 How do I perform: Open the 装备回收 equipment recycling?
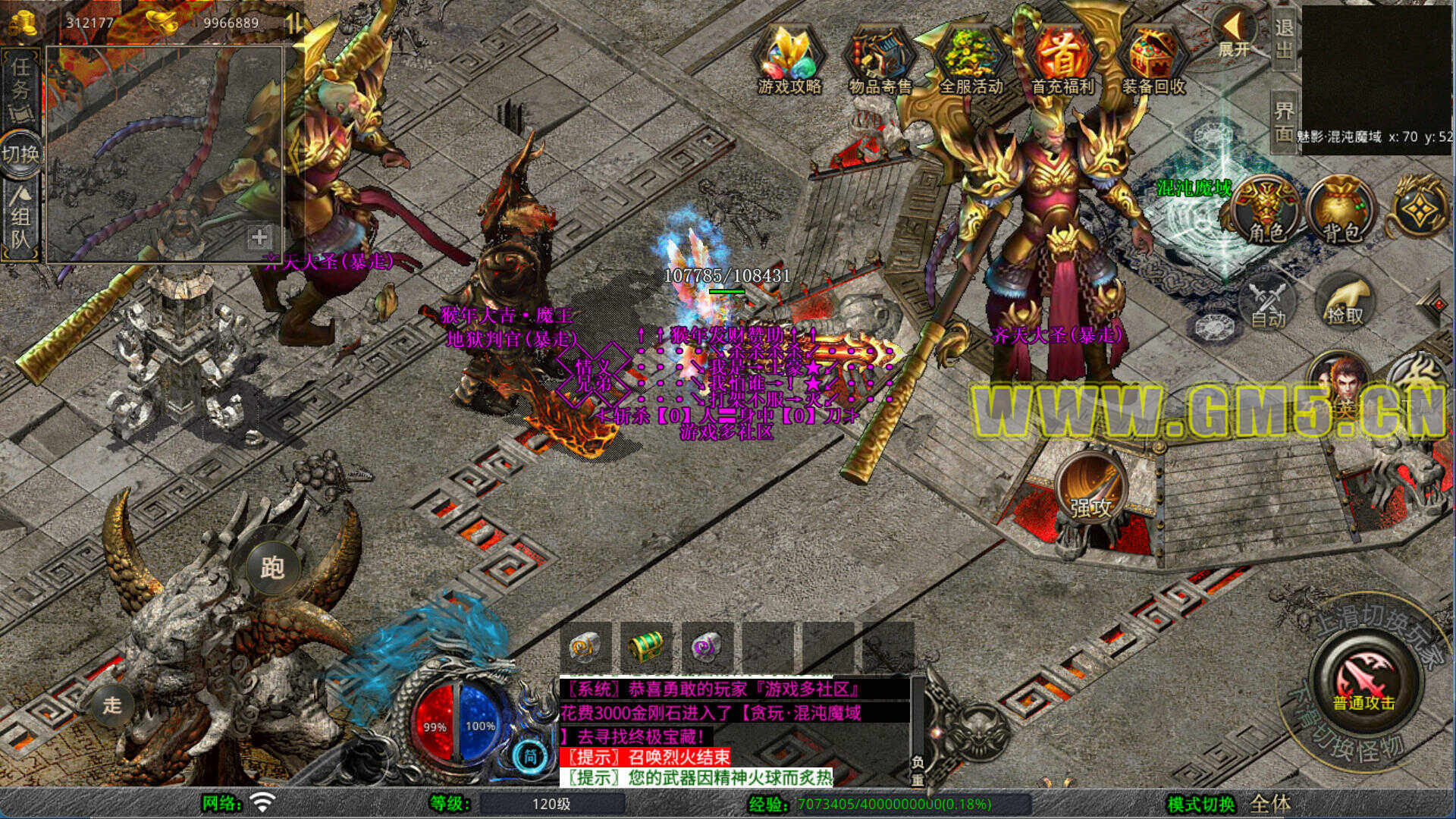(1153, 61)
